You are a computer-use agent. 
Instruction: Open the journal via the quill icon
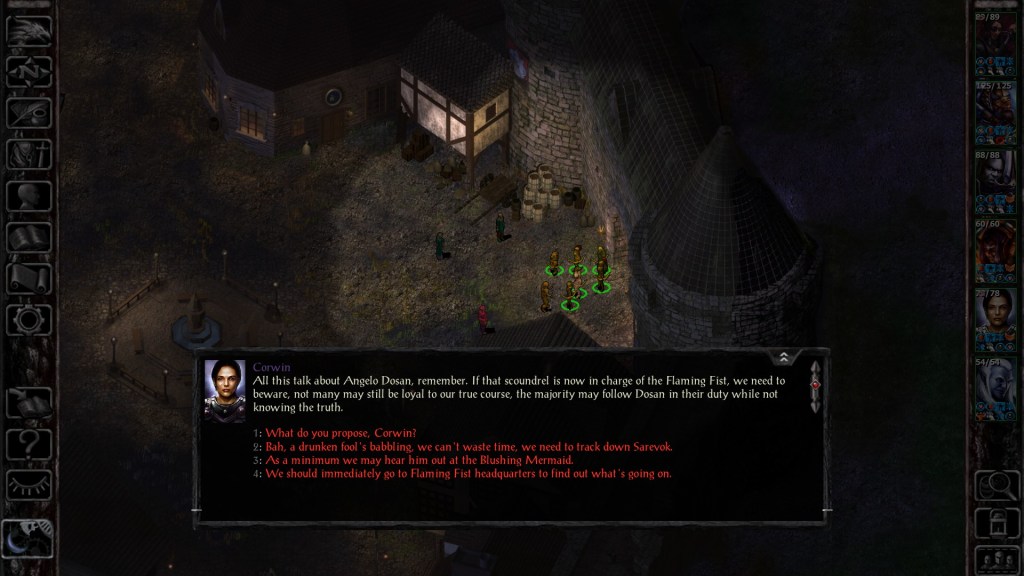29,112
